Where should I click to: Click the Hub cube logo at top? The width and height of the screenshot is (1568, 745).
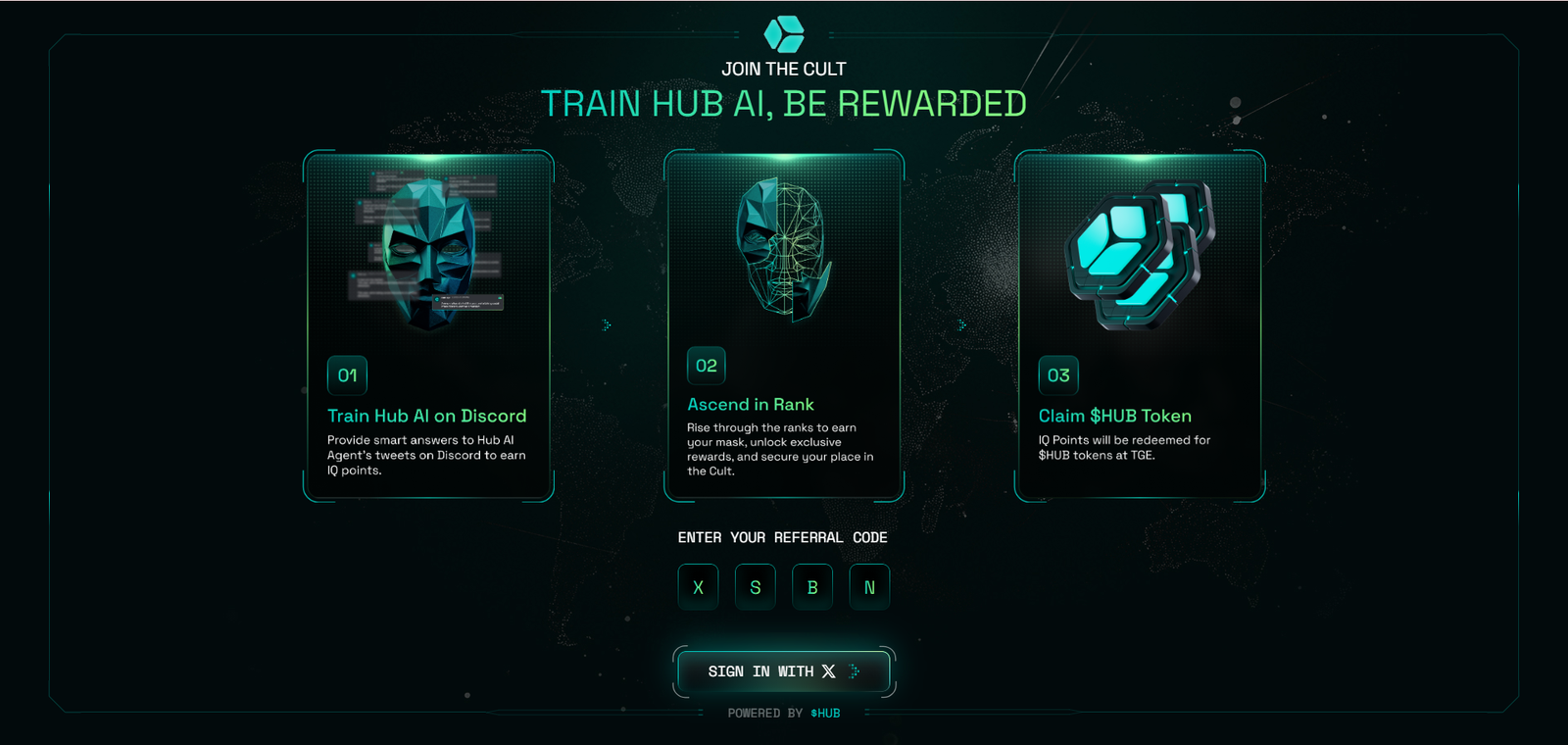784,34
